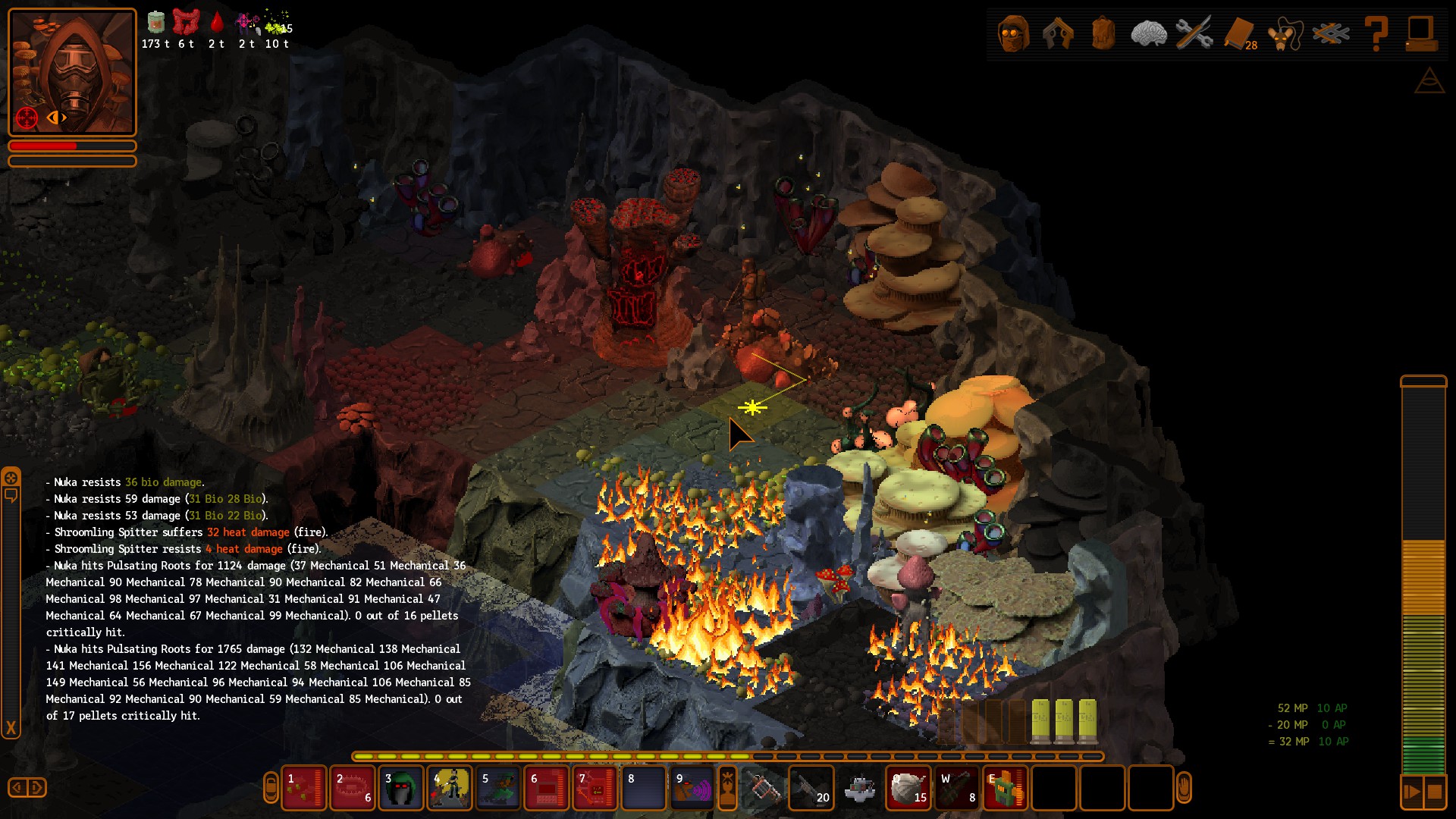Open the backpack inventory

click(x=1103, y=34)
